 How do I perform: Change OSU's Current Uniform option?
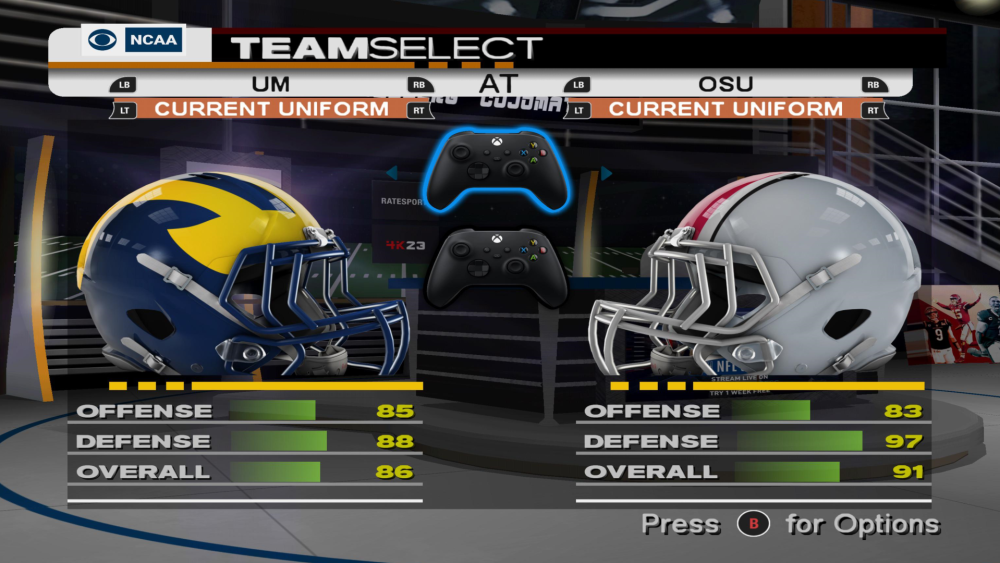[x=726, y=108]
